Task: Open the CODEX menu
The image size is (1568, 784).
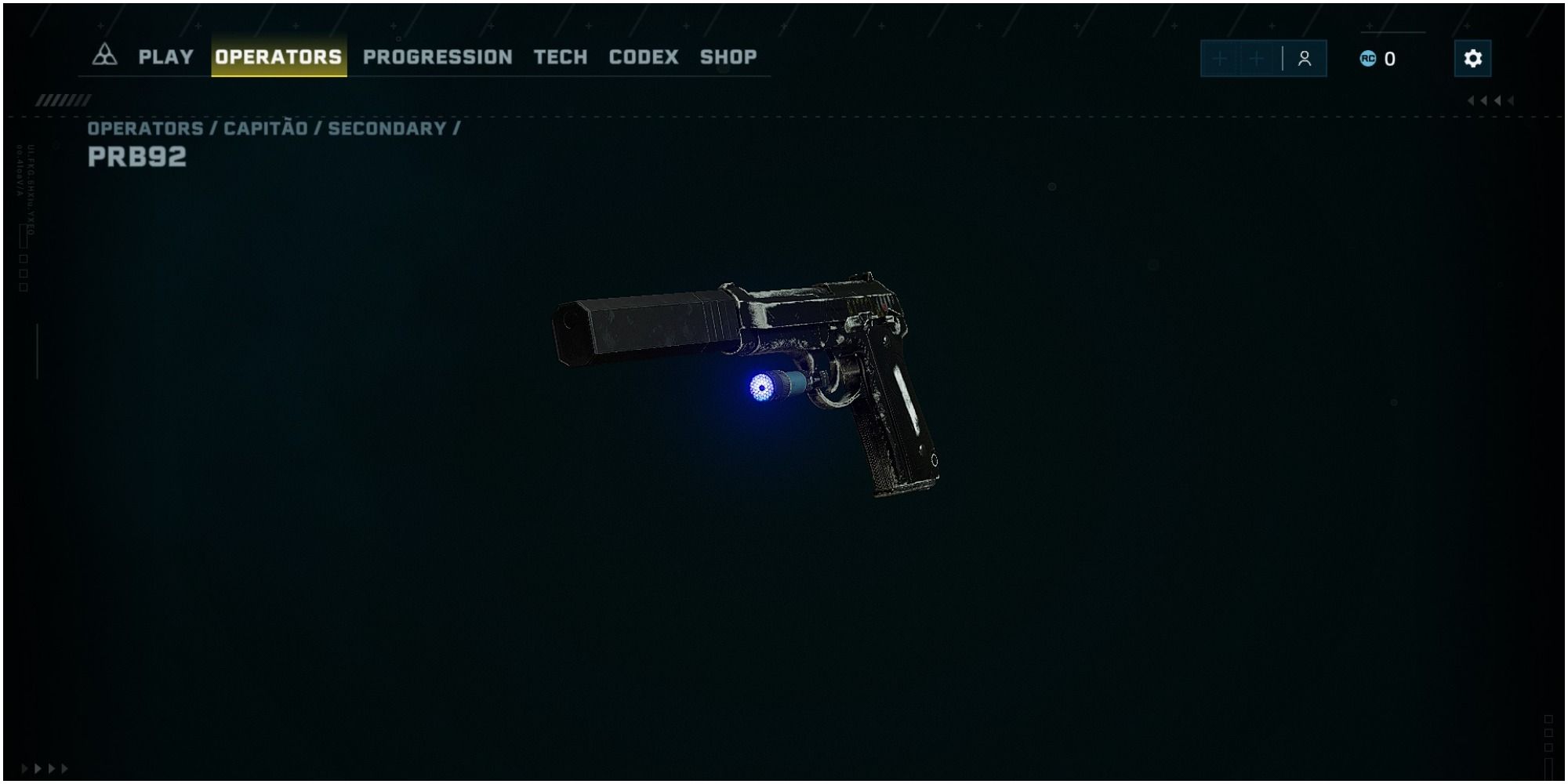Action: tap(643, 56)
